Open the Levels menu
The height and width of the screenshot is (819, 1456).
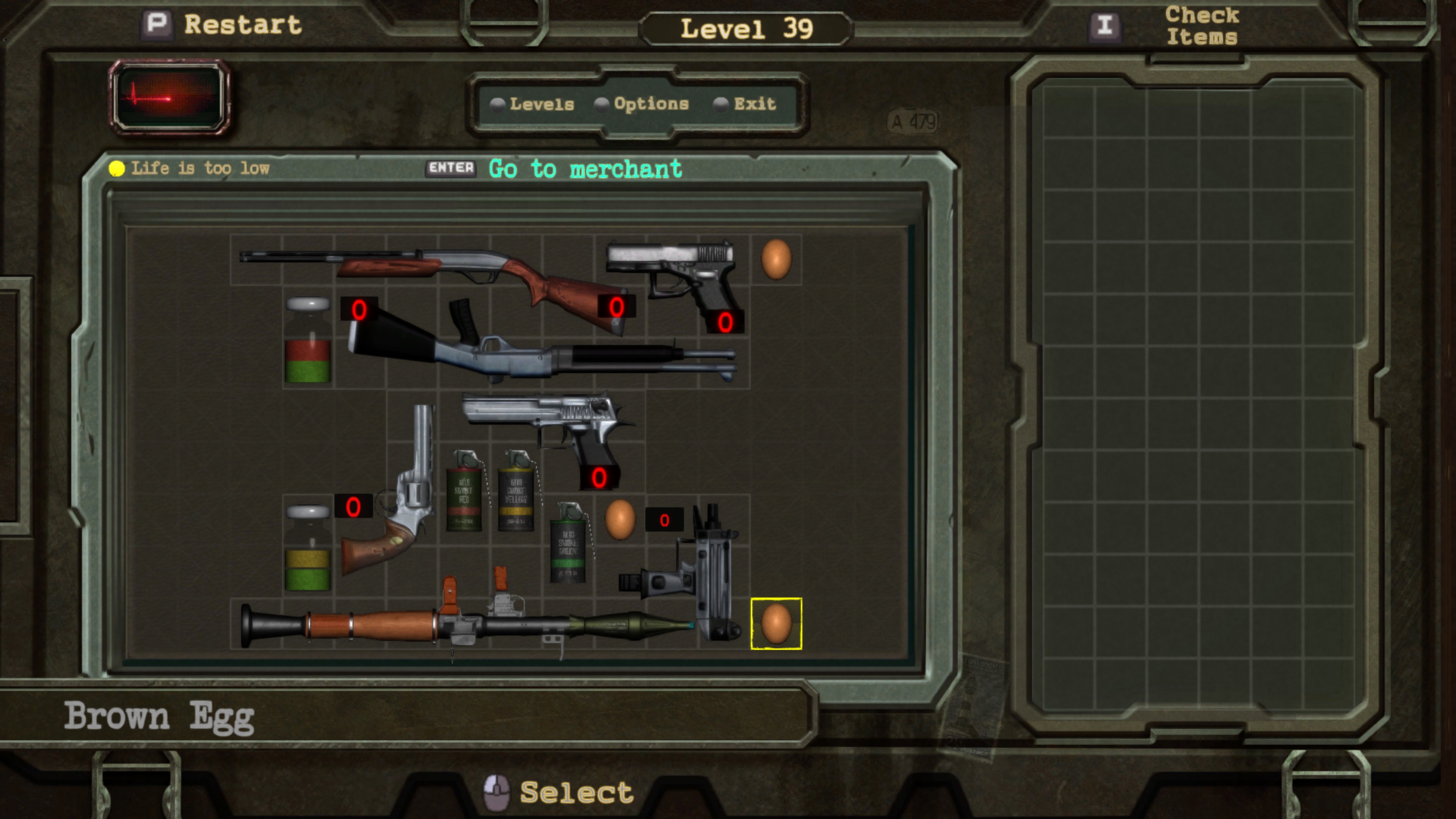(x=541, y=104)
